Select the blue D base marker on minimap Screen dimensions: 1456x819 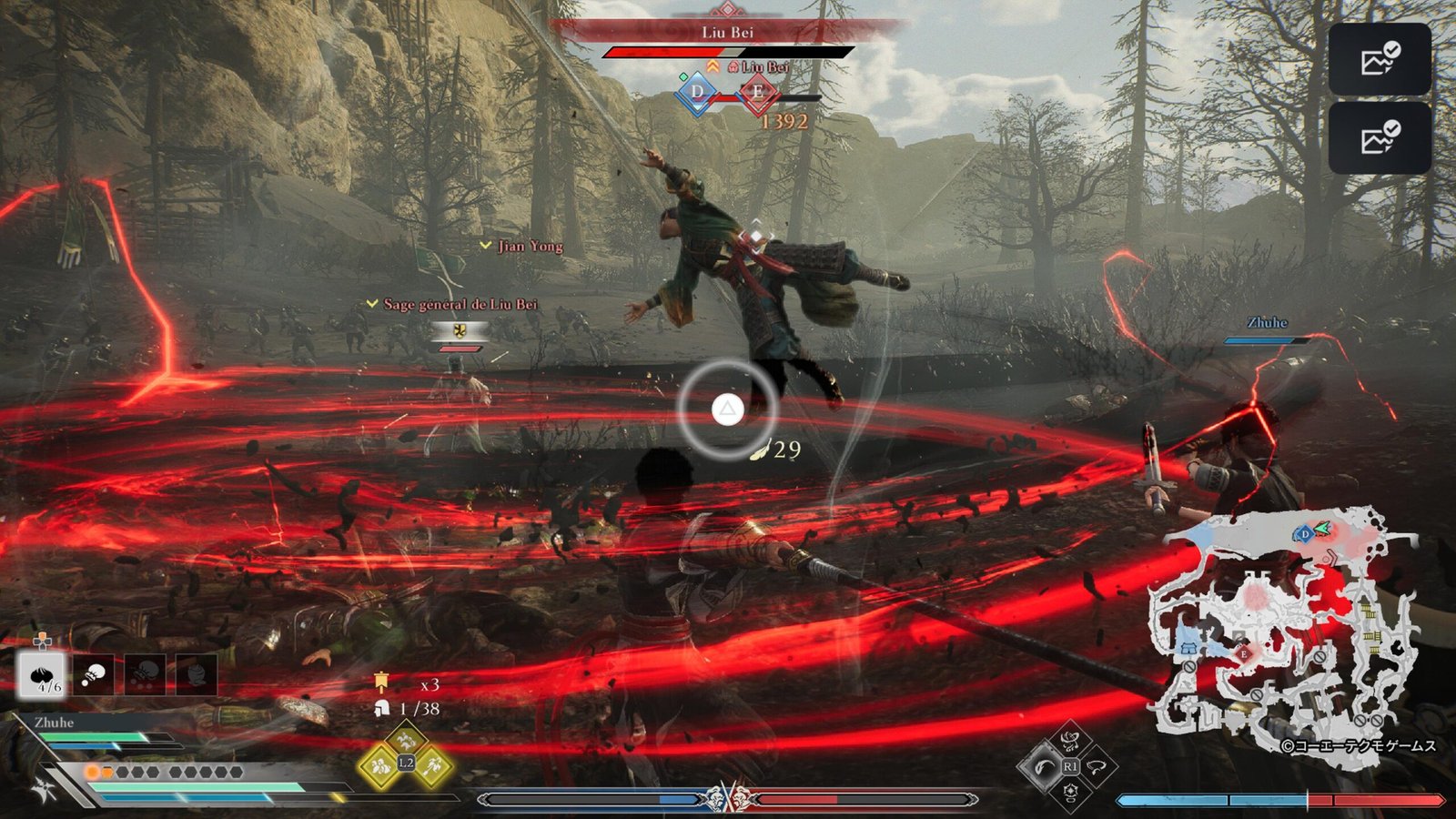(x=1304, y=533)
